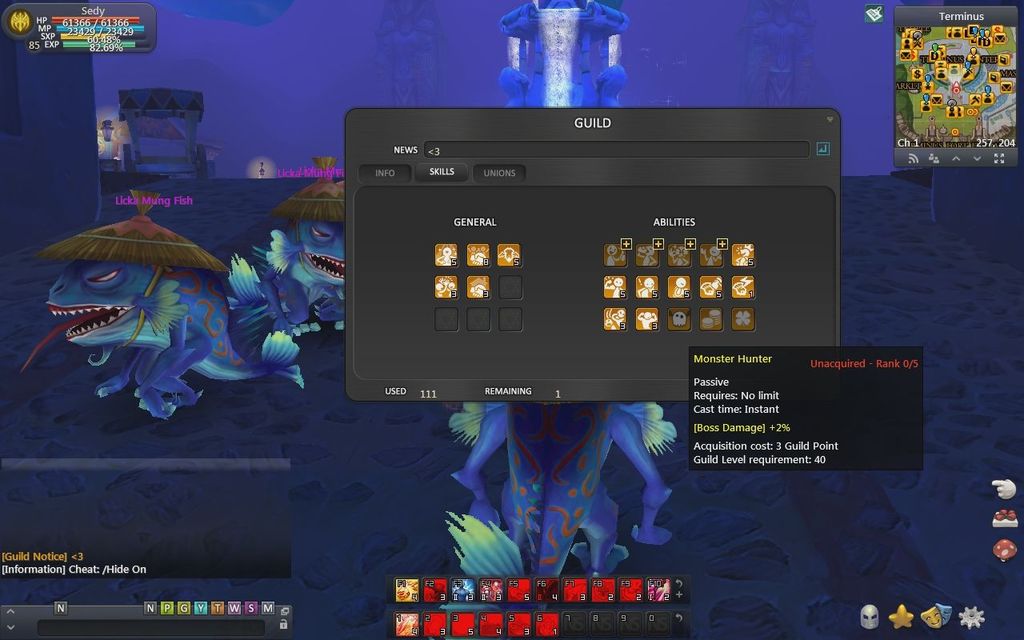This screenshot has width=1024, height=640.
Task: Close the Guild window using top-right arrow
Action: coord(829,120)
